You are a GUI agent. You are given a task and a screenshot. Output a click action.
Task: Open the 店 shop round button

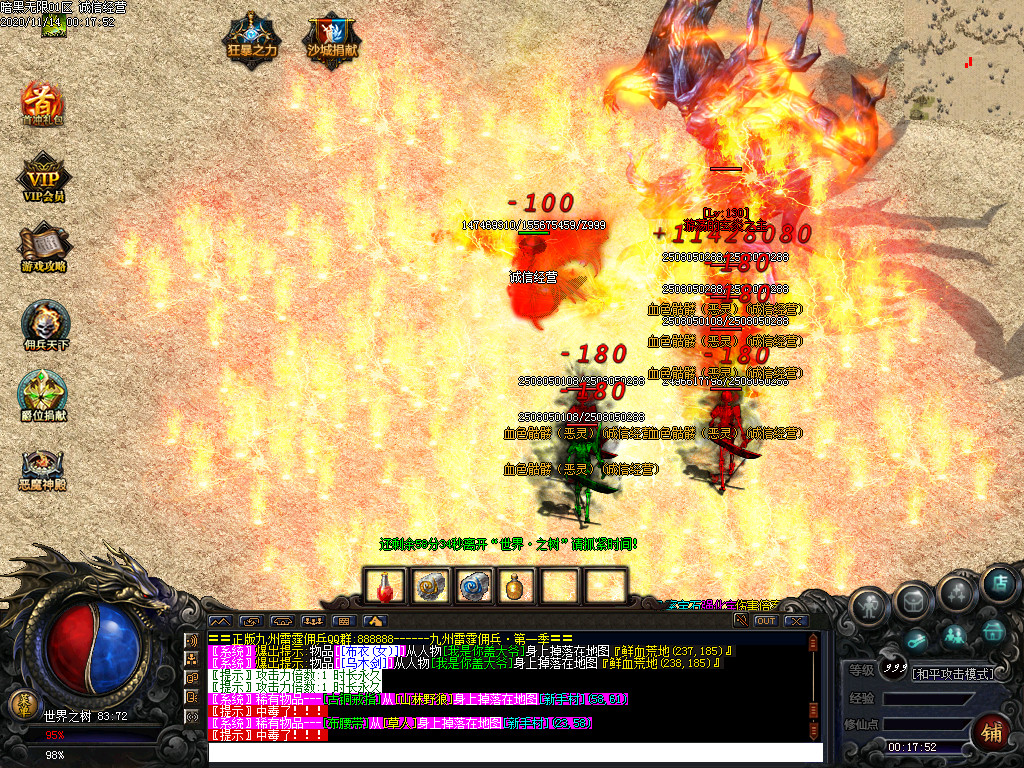(998, 584)
